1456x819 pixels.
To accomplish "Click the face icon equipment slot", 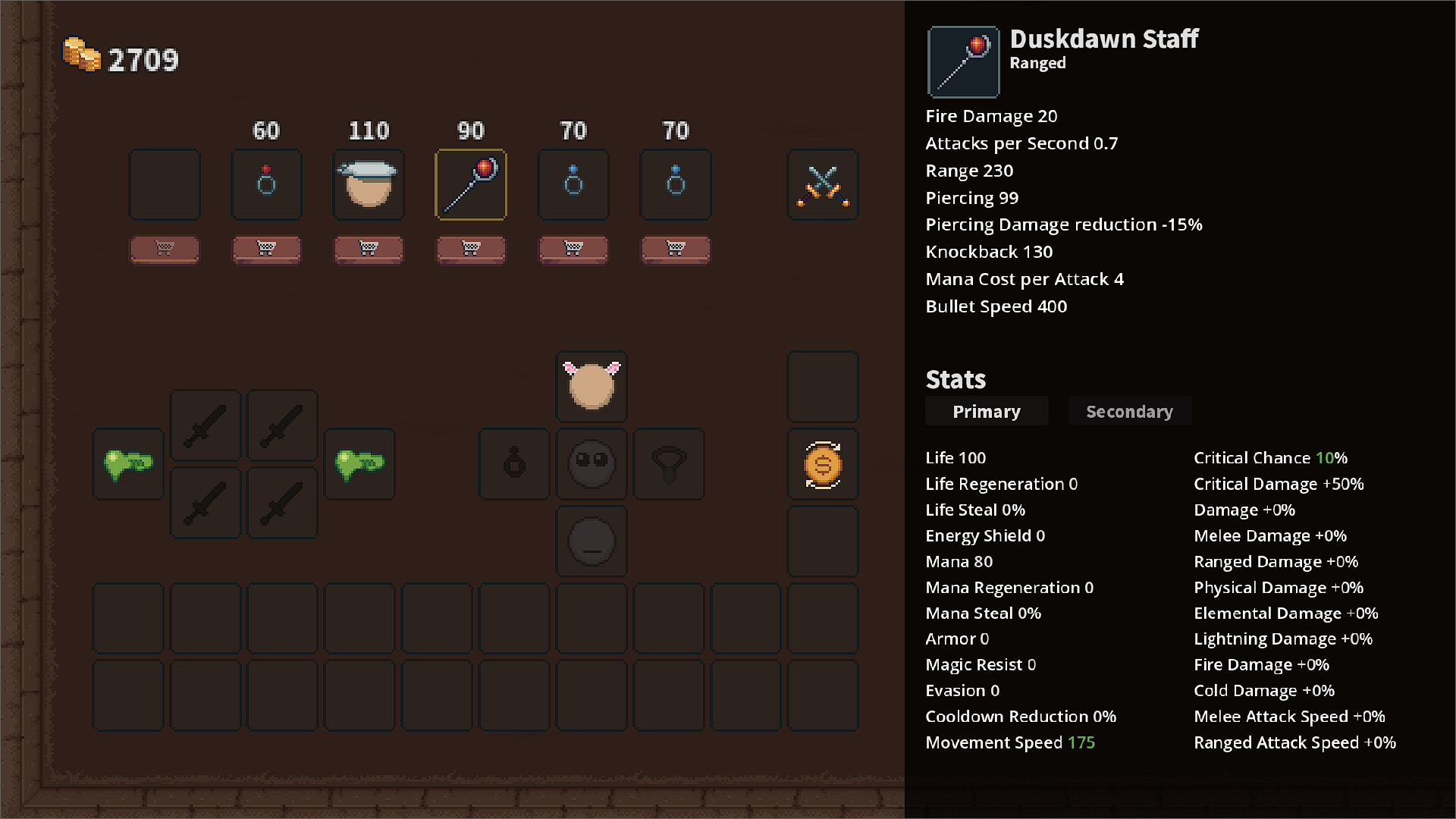I will tap(591, 464).
